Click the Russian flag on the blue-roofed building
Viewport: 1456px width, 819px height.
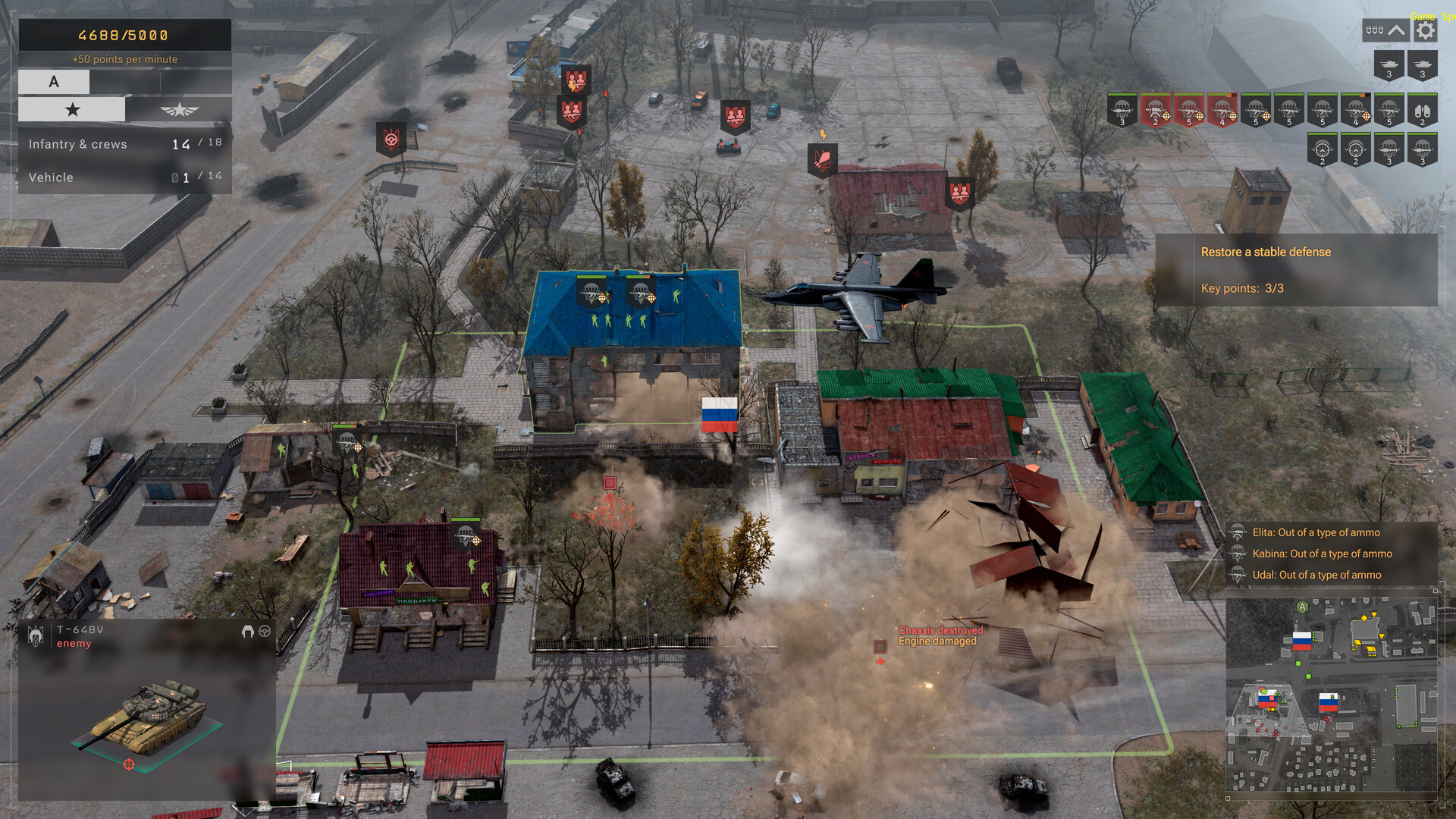coord(719,414)
